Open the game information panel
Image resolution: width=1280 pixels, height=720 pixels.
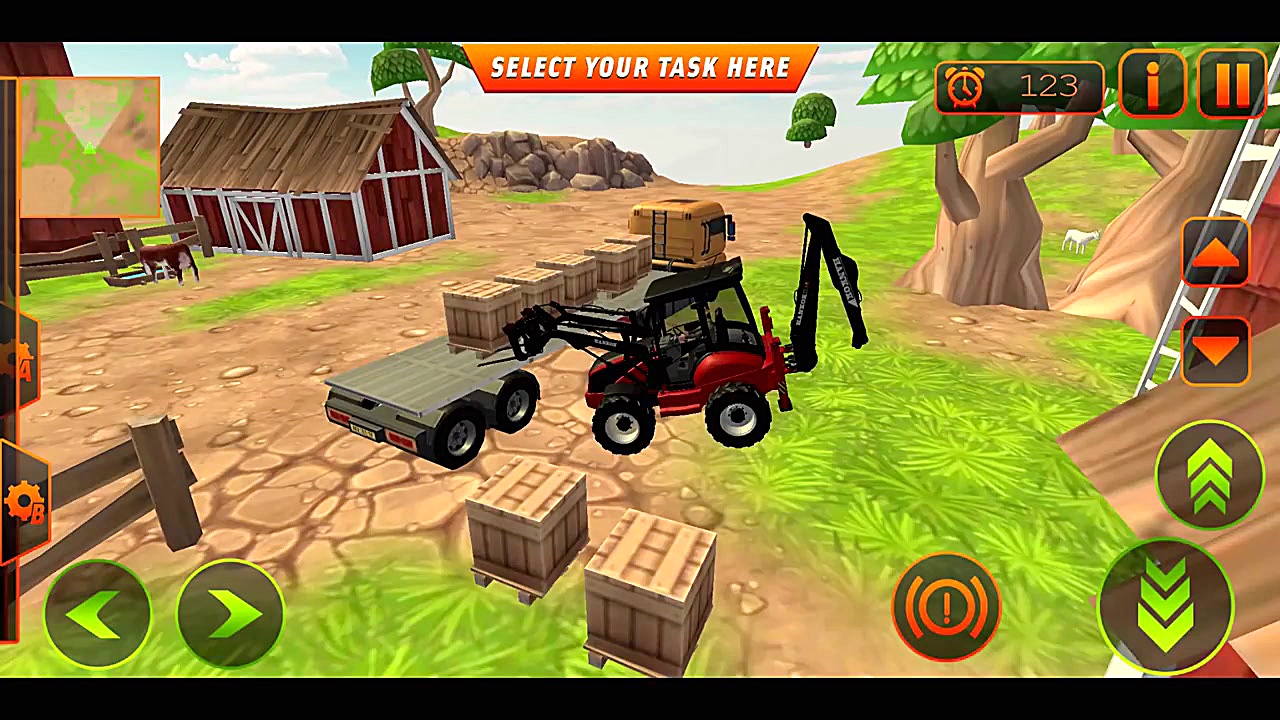[x=1152, y=86]
